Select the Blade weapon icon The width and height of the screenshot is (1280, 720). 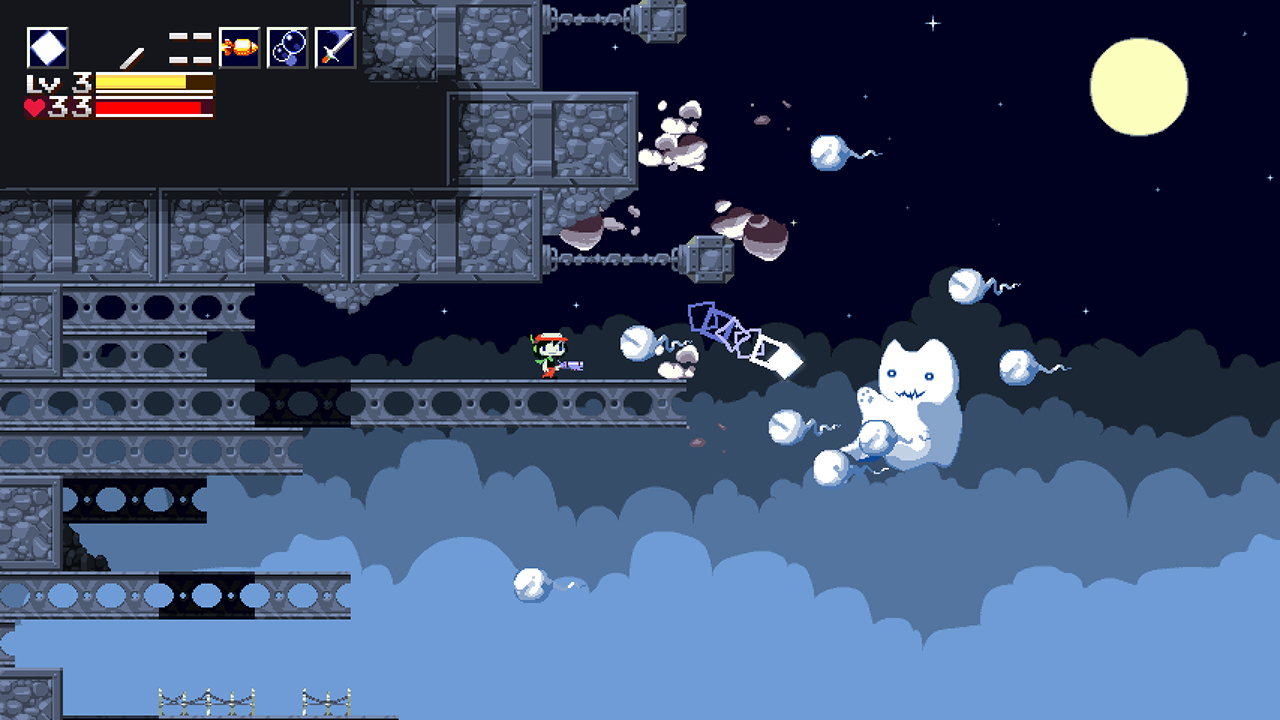coord(336,47)
